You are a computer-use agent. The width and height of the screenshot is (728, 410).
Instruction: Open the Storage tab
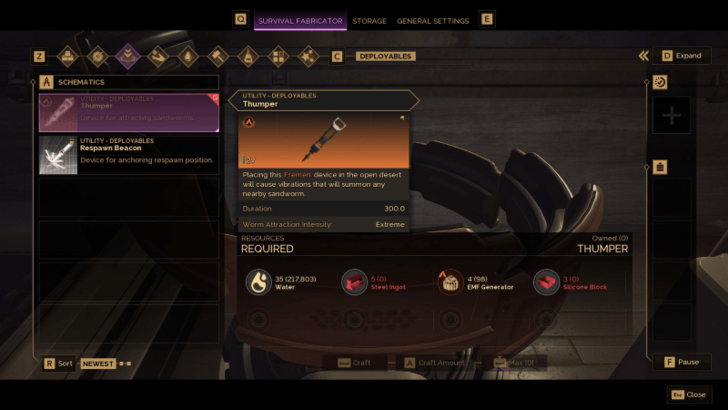[369, 20]
